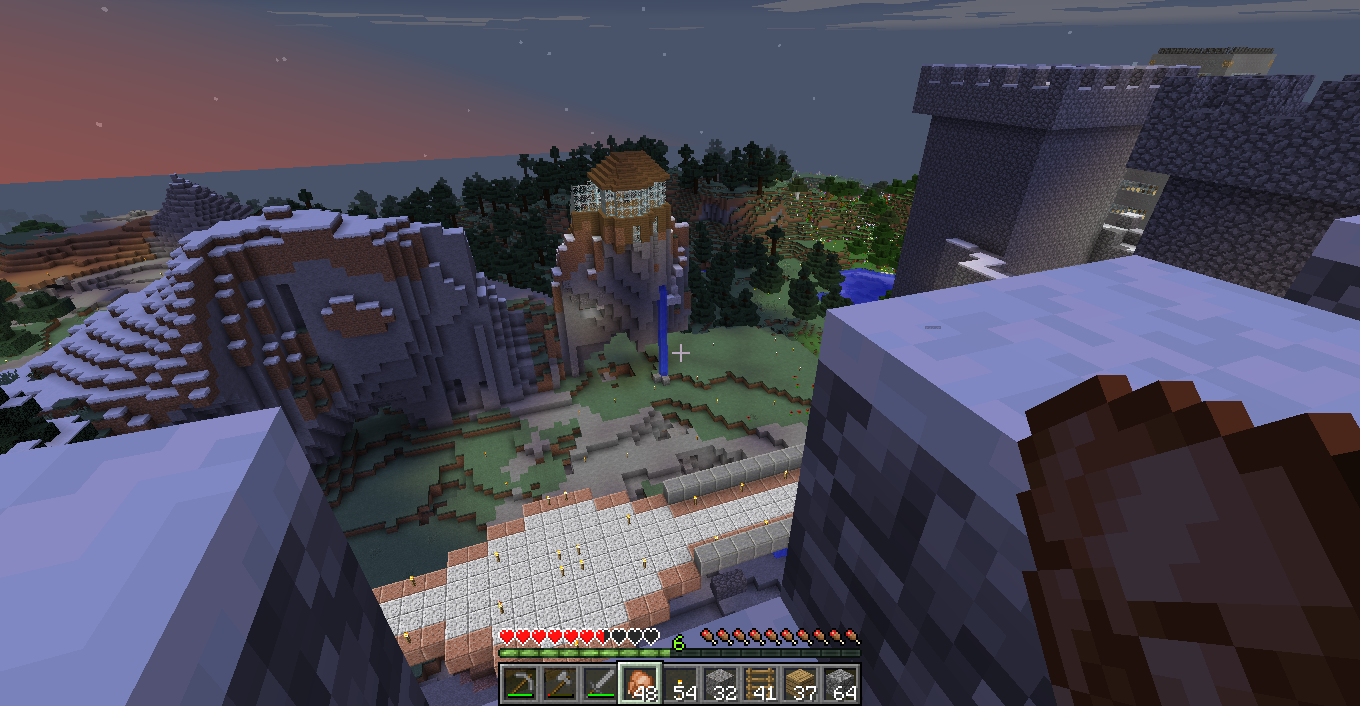
Task: Select the stone block stack of 64
Action: [840, 684]
